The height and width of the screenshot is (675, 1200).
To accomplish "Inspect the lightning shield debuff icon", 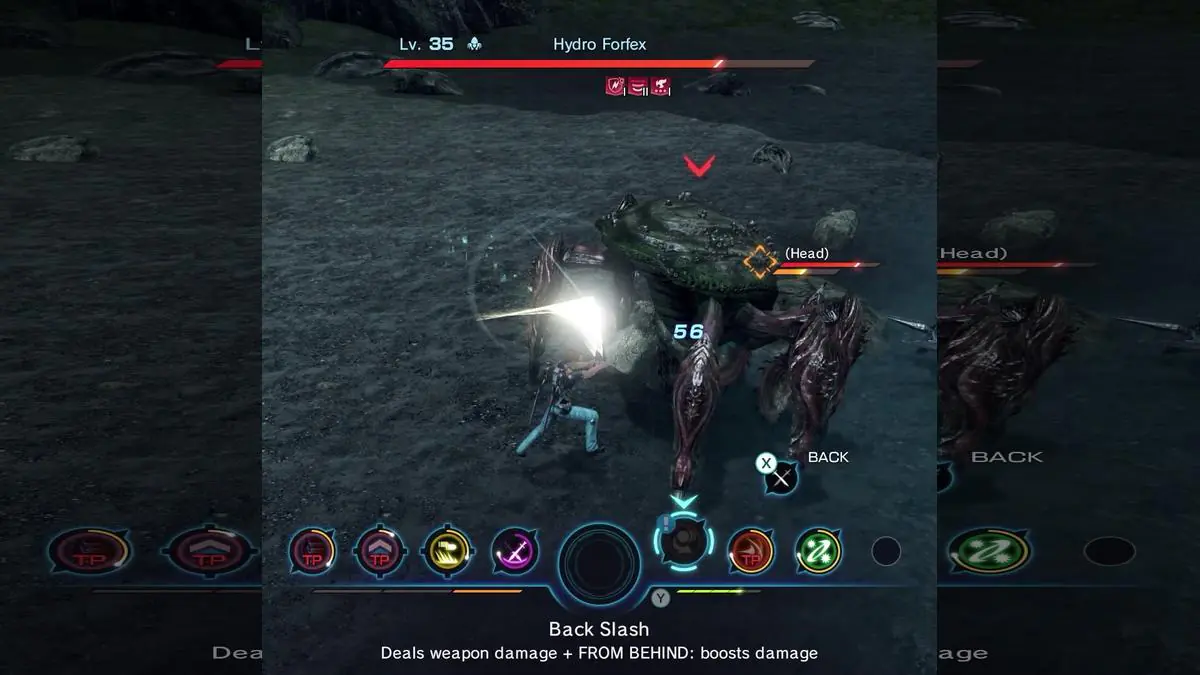I will (x=615, y=87).
